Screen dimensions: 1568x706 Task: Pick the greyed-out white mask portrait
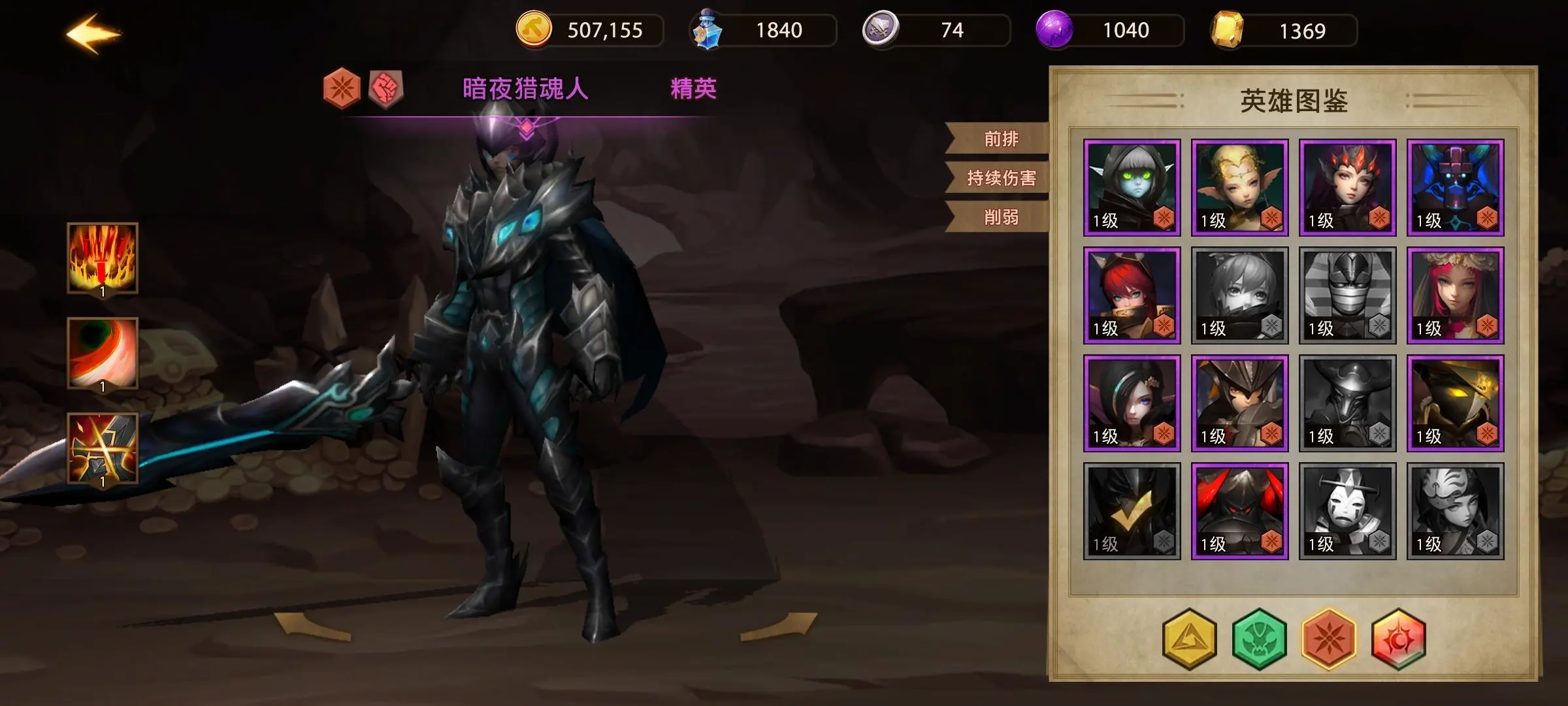[1347, 511]
